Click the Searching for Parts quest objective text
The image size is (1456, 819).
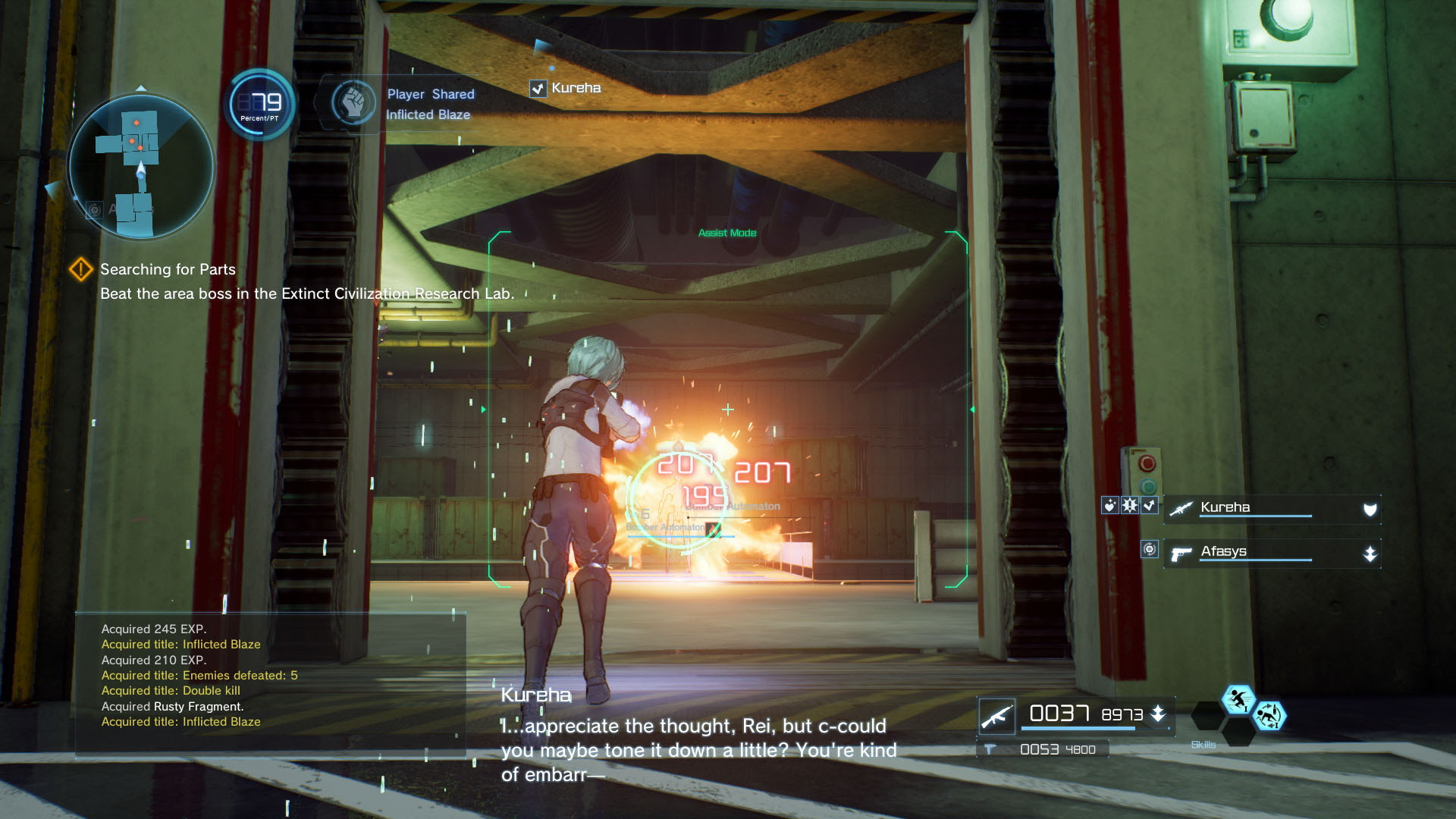pos(166,269)
